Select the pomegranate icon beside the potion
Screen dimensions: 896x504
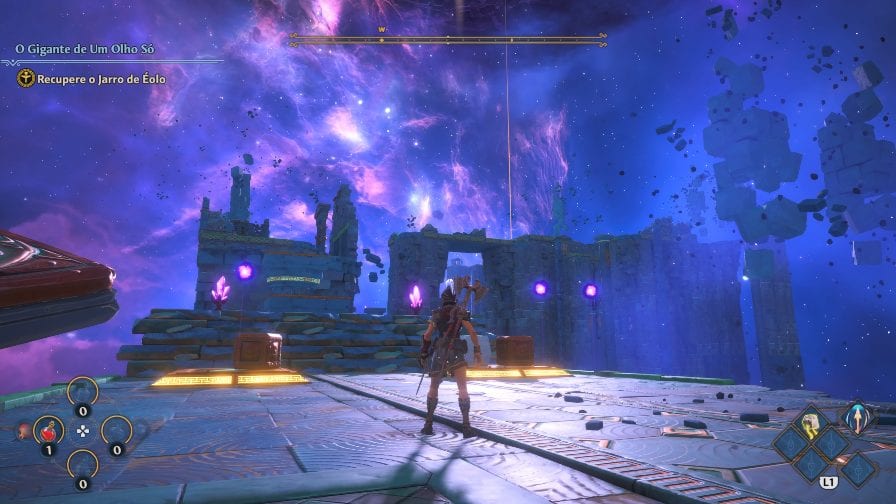[x=23, y=431]
